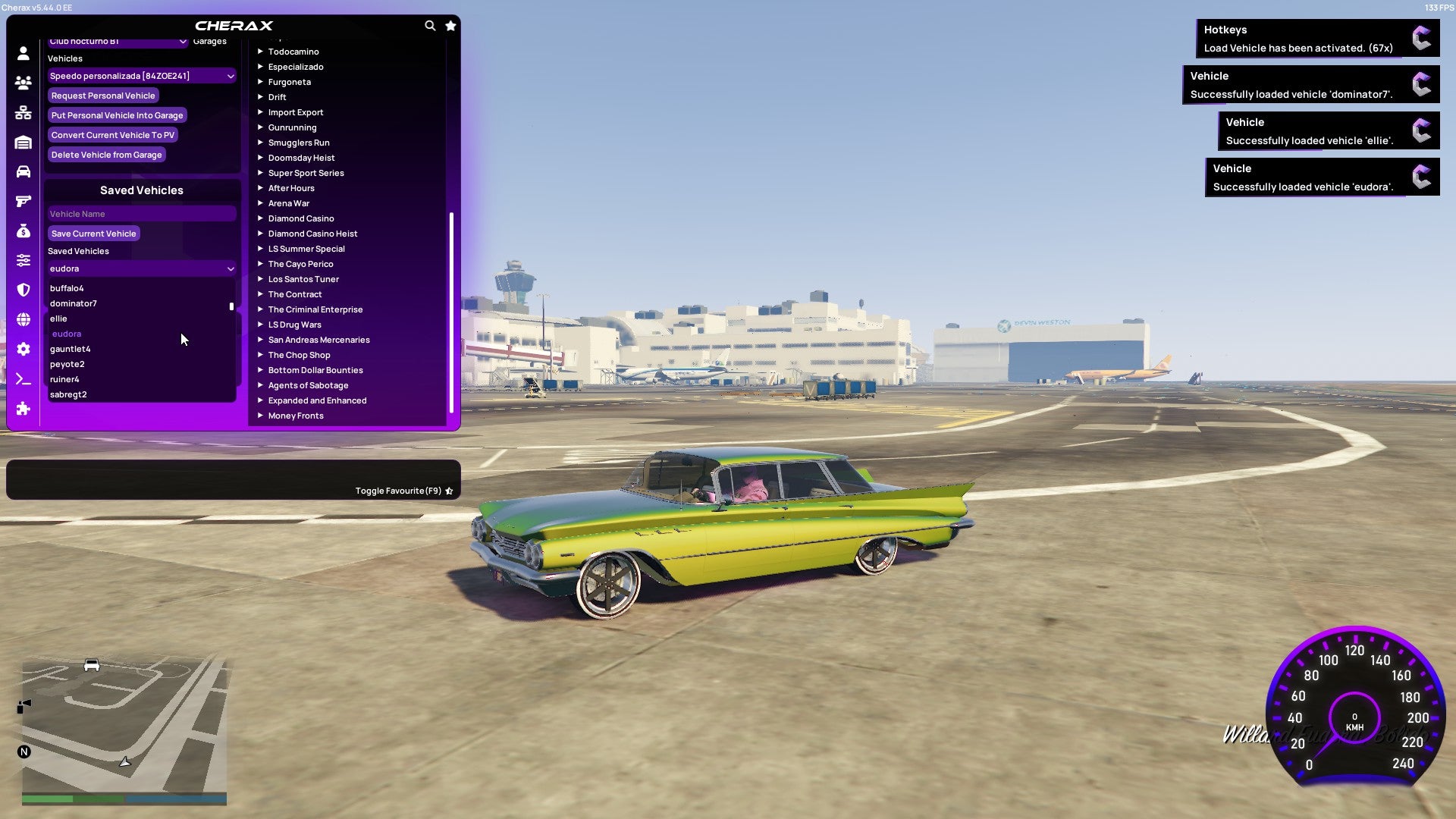Screen dimensions: 1456x819
Task: Select the Players icon in the sidebar
Action: tap(23, 83)
